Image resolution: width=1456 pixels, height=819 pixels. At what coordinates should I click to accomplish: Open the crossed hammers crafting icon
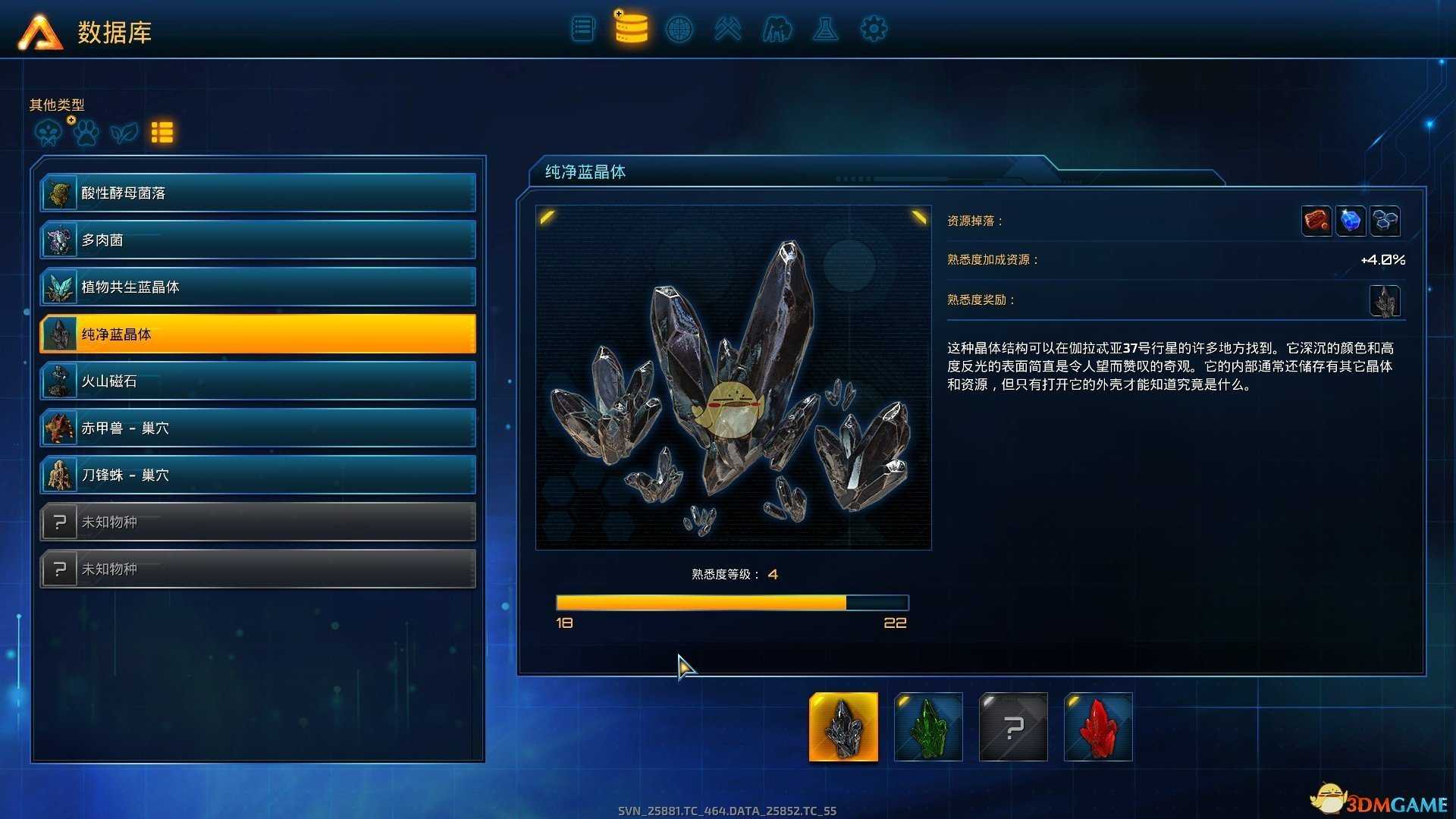pos(728,29)
